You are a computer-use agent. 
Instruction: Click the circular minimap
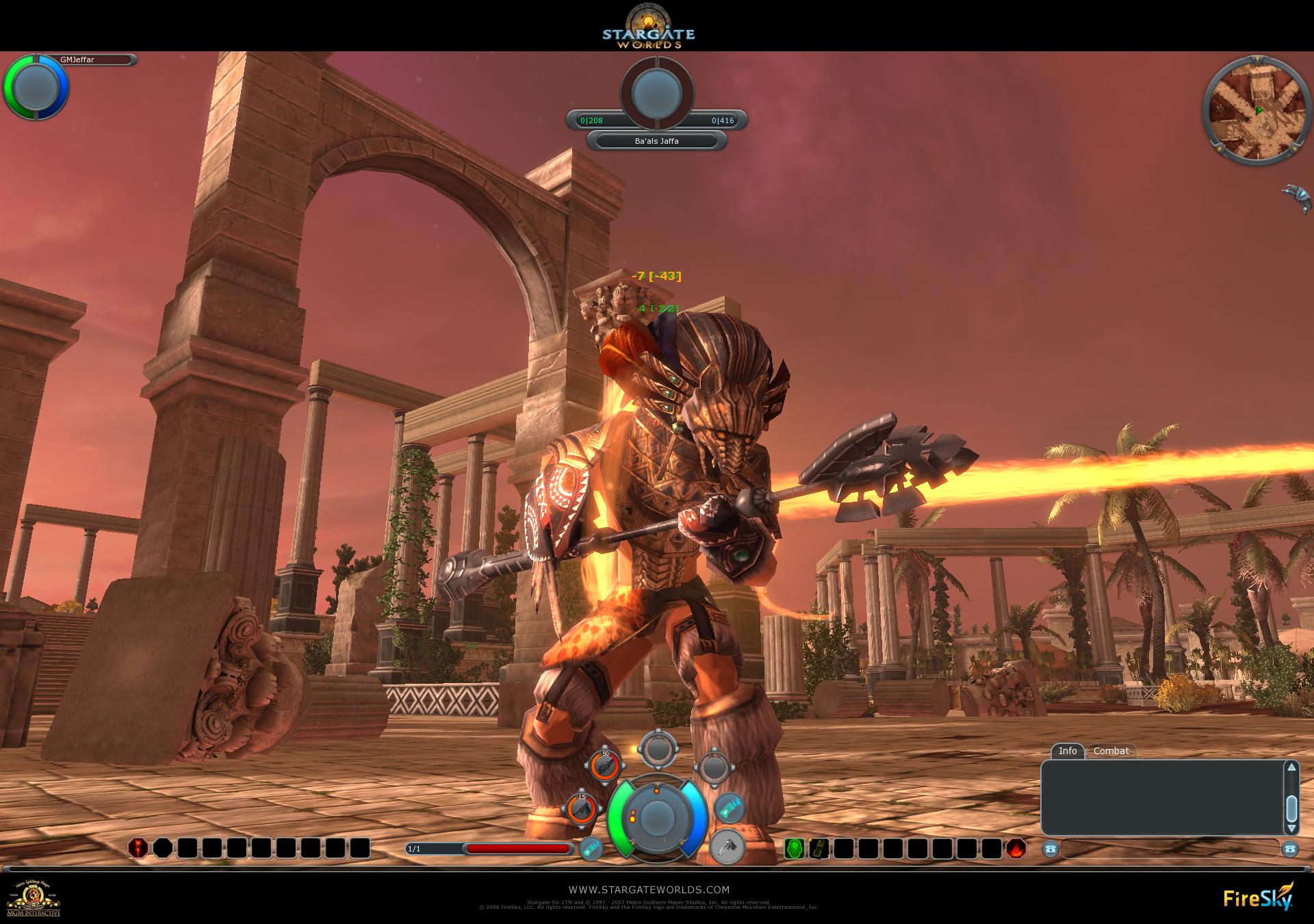(x=1246, y=111)
